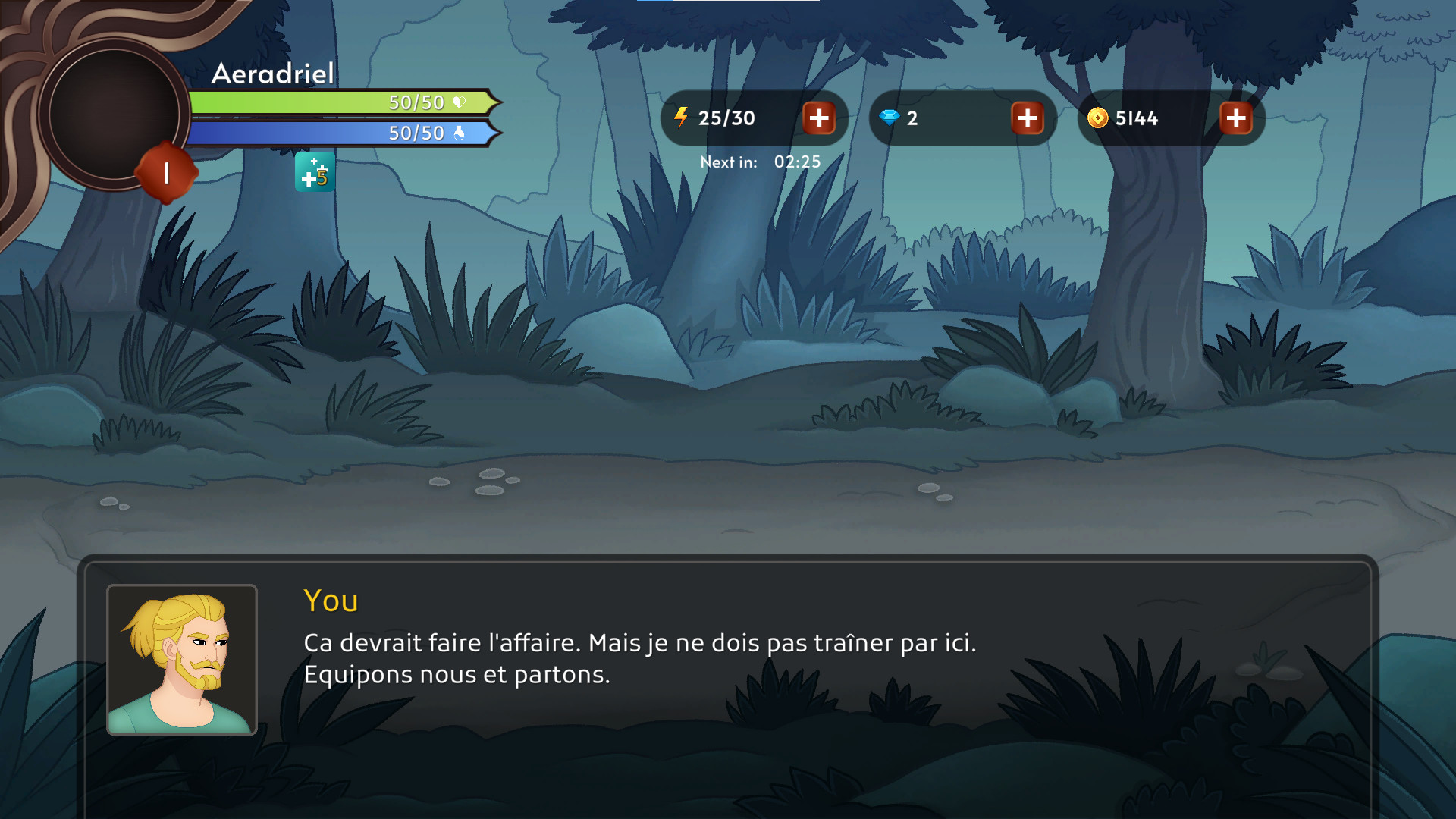The image size is (1456, 819).
Task: Click the 5144 coin total
Action: (1137, 118)
